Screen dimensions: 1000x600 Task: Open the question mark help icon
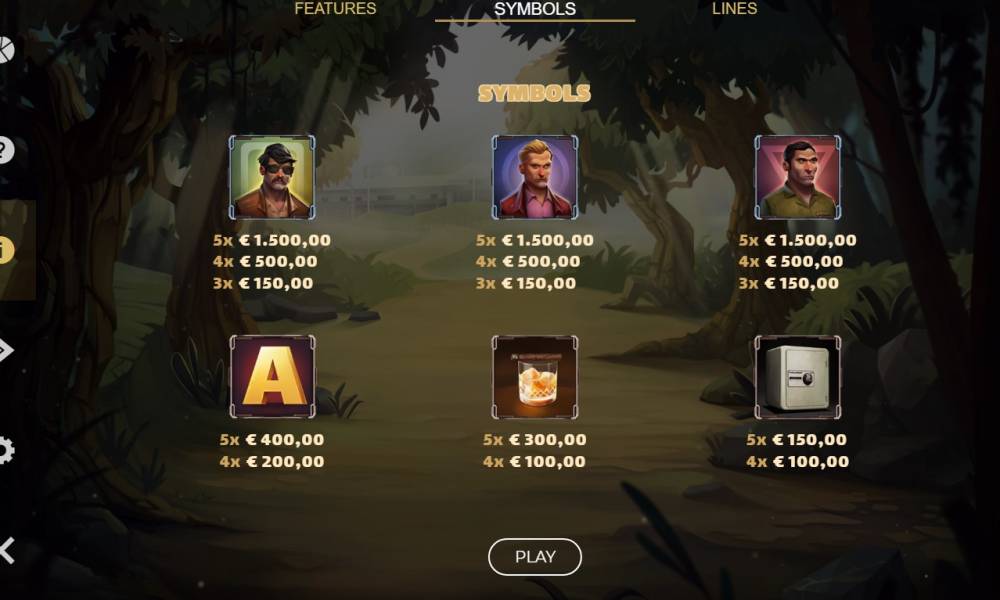click(x=5, y=151)
